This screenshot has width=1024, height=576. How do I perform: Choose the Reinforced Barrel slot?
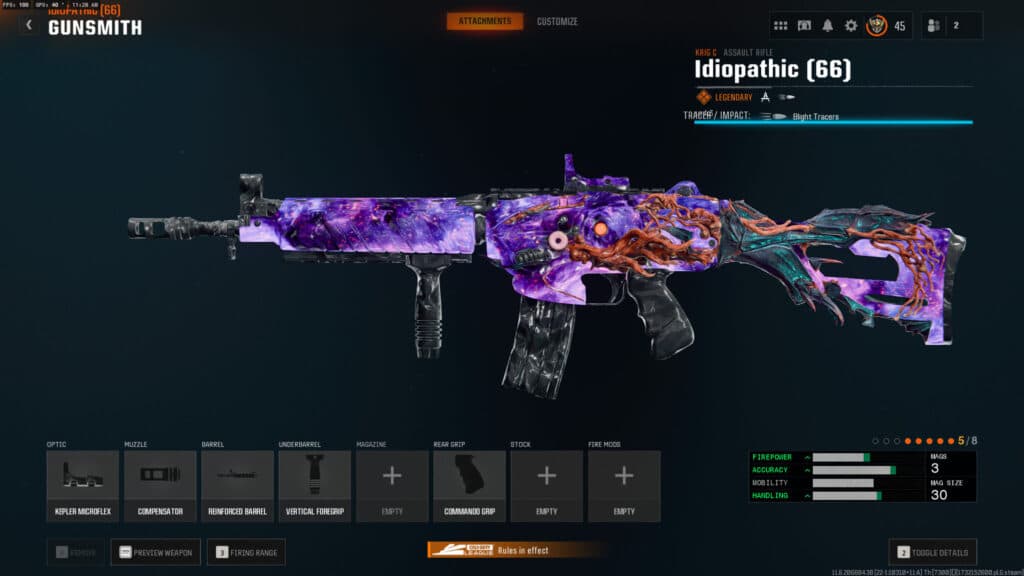point(237,485)
